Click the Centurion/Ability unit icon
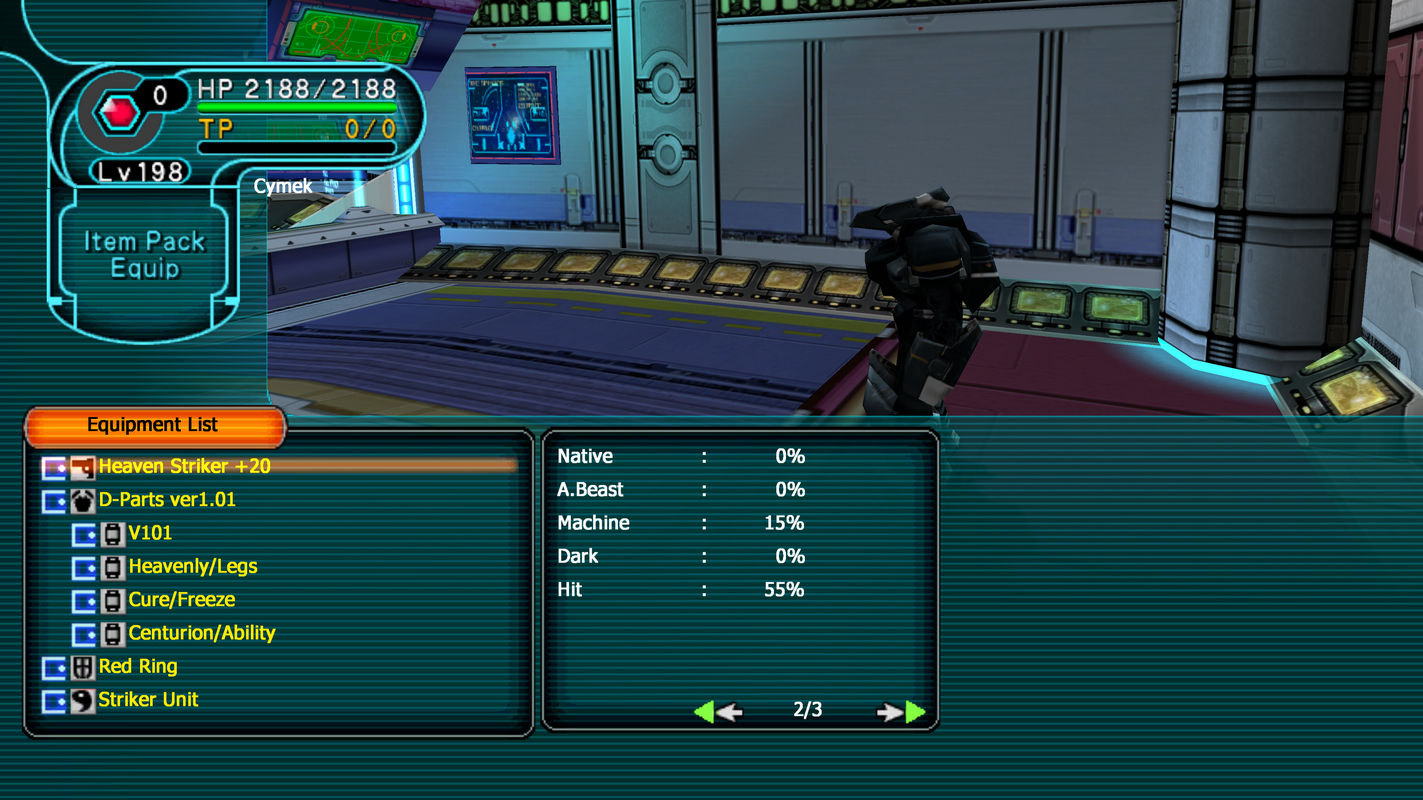This screenshot has width=1423, height=800. pyautogui.click(x=112, y=632)
